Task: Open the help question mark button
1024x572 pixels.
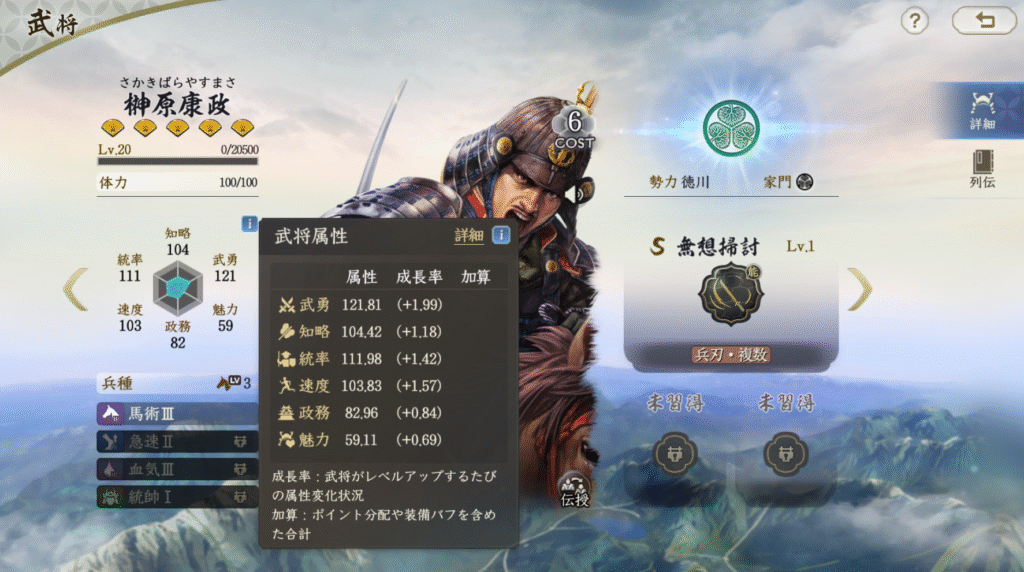Action: (915, 20)
